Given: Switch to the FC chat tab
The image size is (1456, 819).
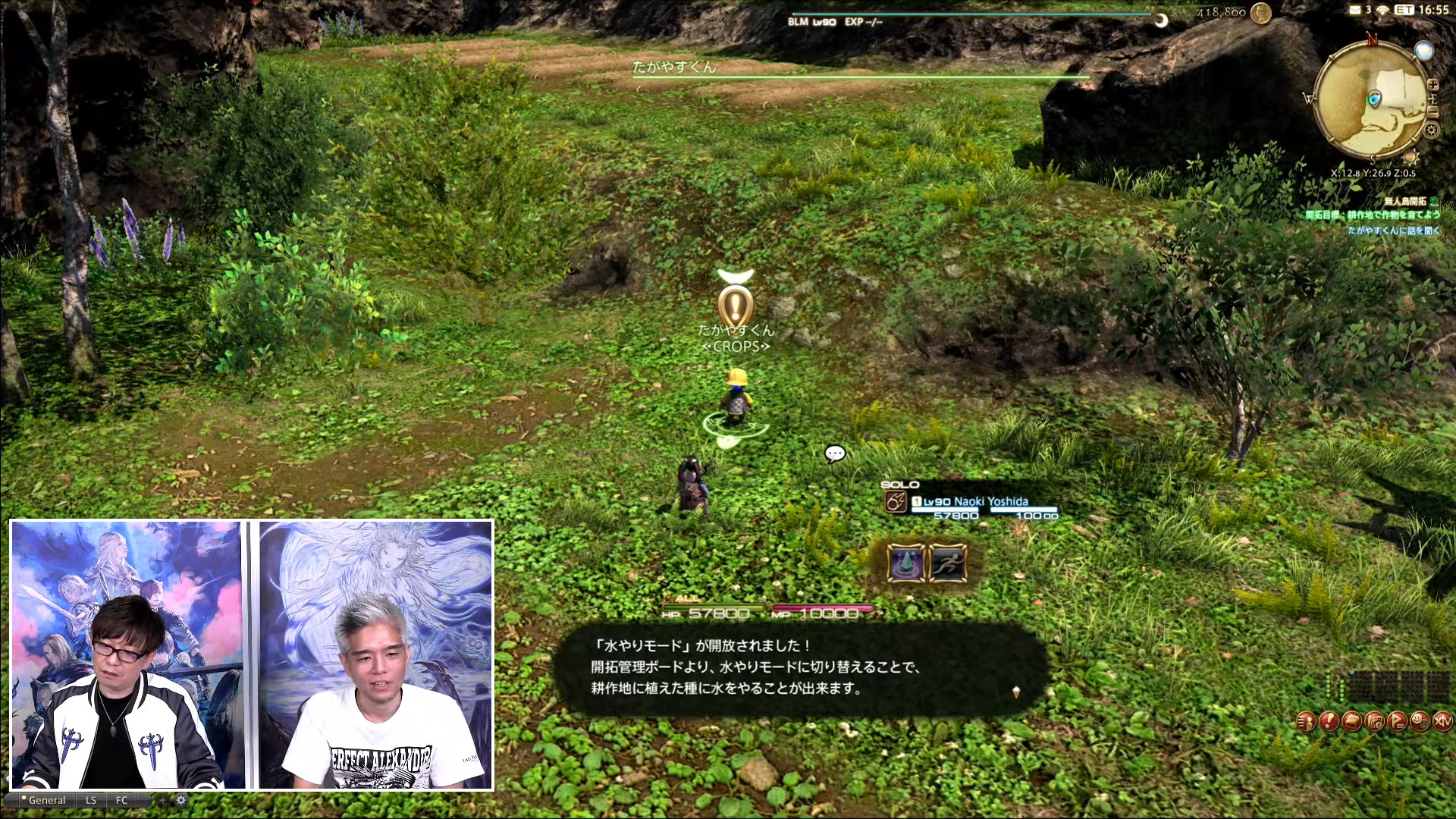Looking at the screenshot, I should click(x=122, y=800).
